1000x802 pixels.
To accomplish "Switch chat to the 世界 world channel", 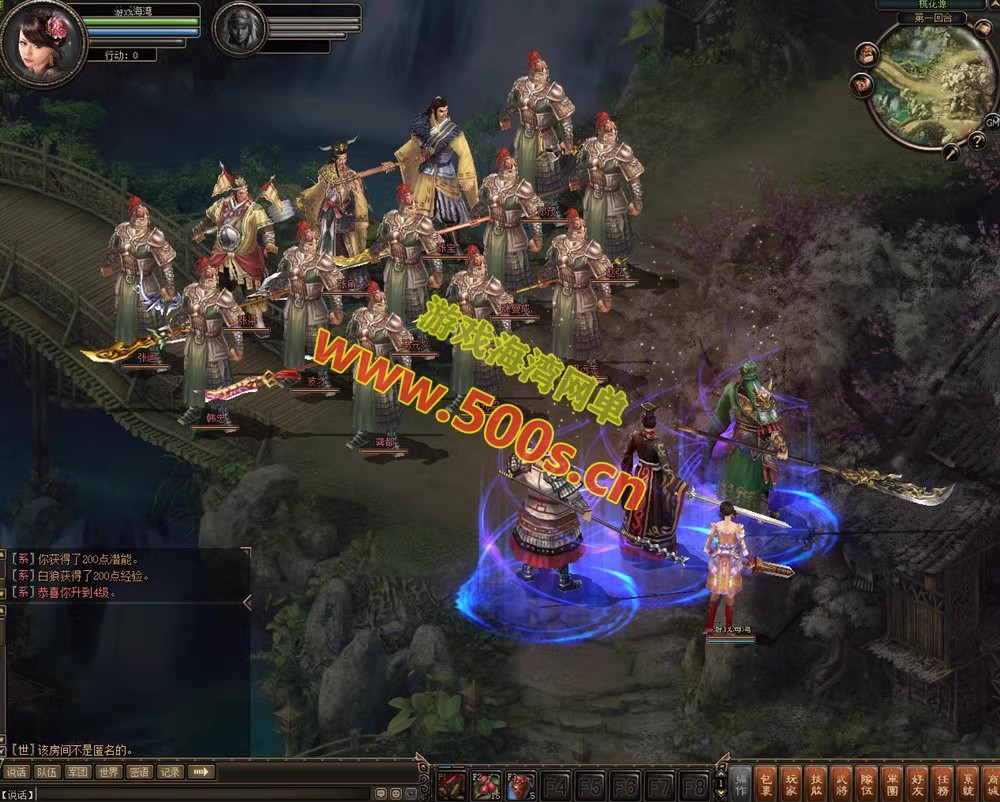I will (109, 772).
